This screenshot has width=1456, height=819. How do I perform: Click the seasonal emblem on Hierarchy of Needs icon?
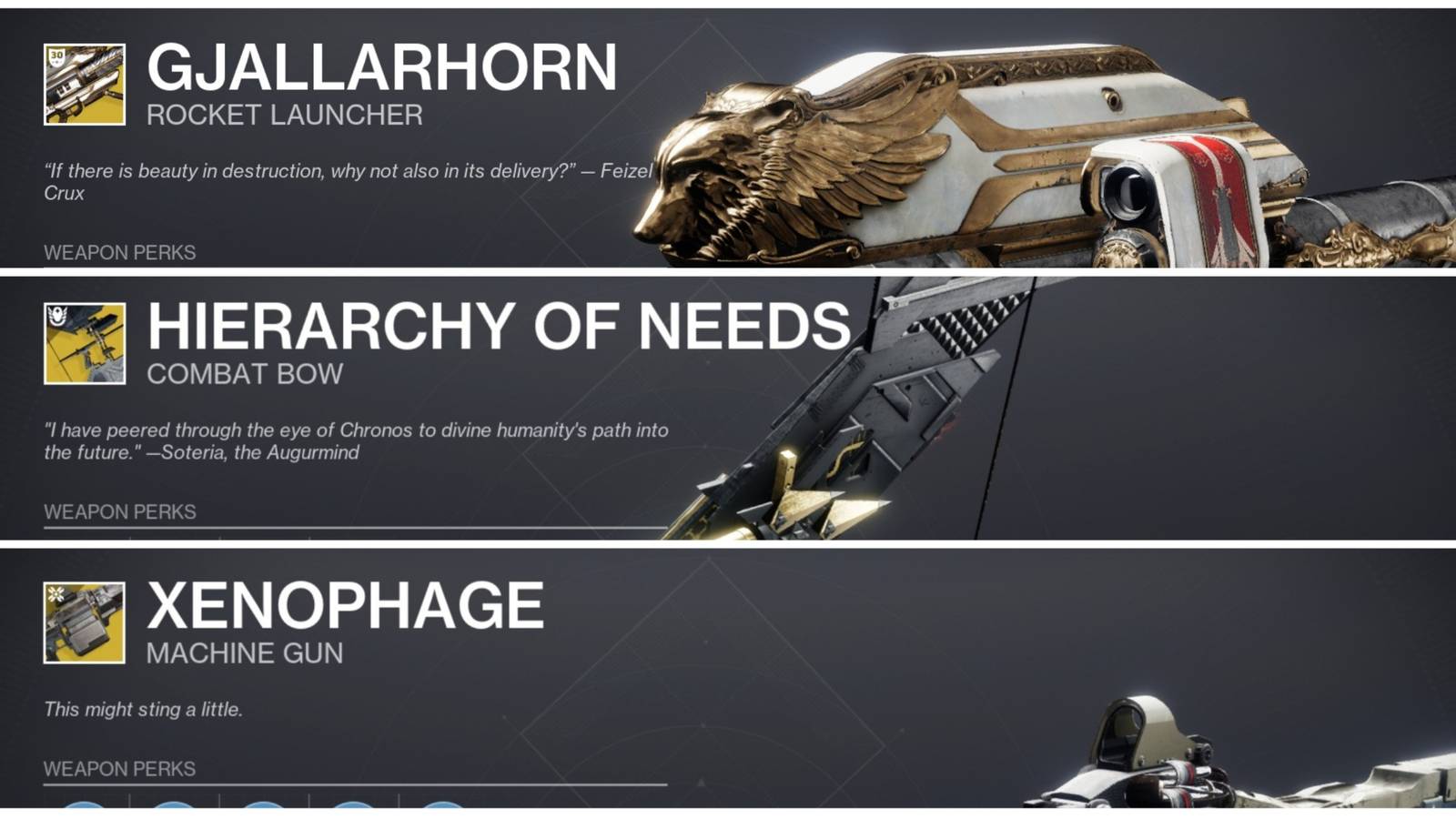[56, 317]
